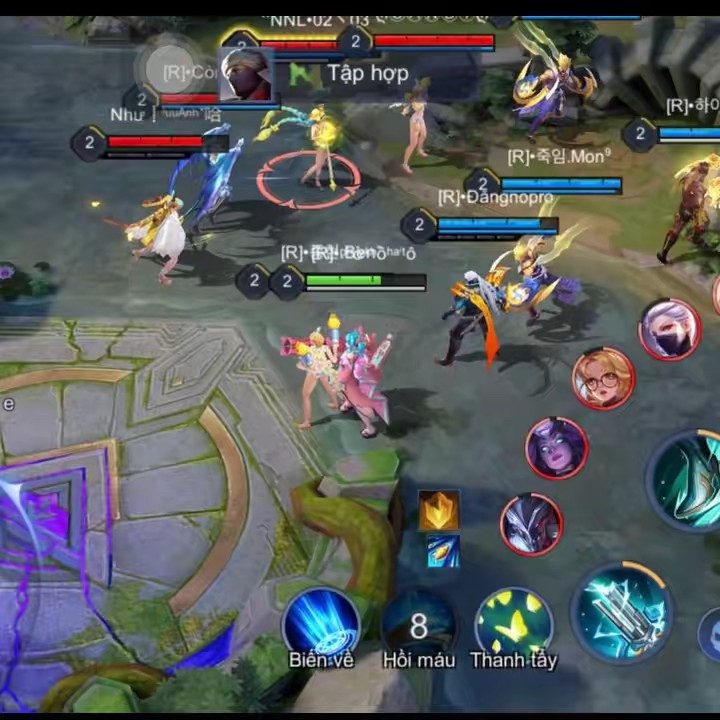The image size is (720, 720).
Task: Use the blue feather item icon
Action: click(x=442, y=551)
